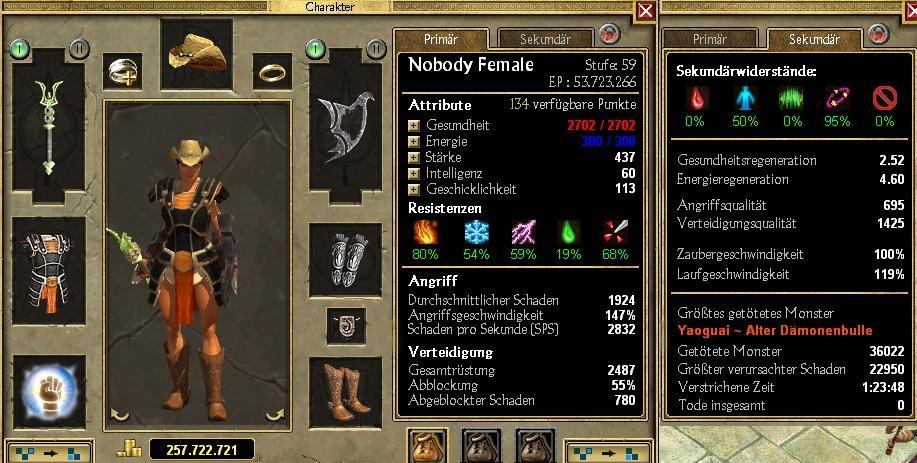Switch to the inactive Primär tab
The image size is (917, 463).
pyautogui.click(x=709, y=40)
